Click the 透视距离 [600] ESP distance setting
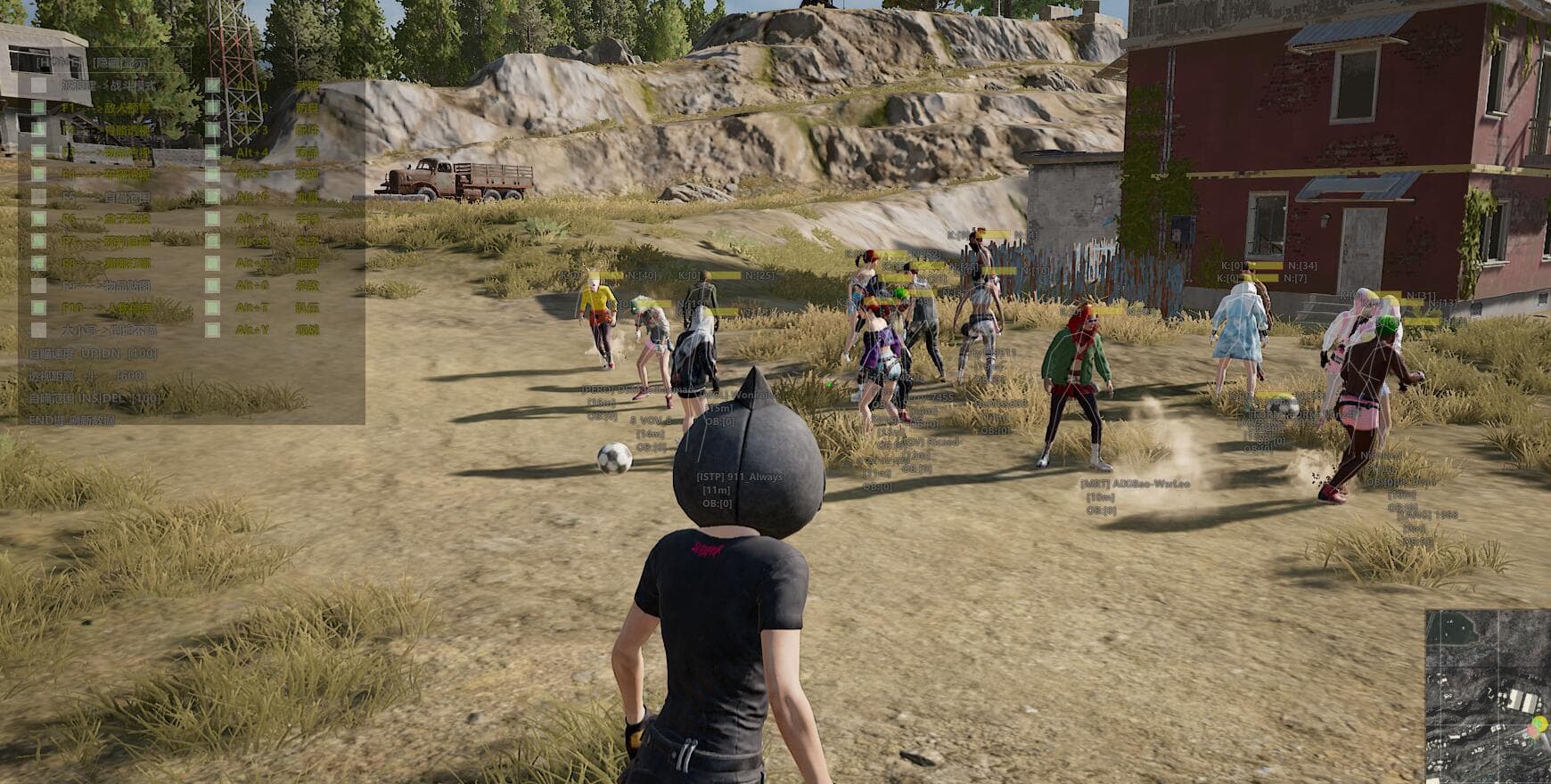Viewport: 1551px width, 784px height. [x=86, y=373]
